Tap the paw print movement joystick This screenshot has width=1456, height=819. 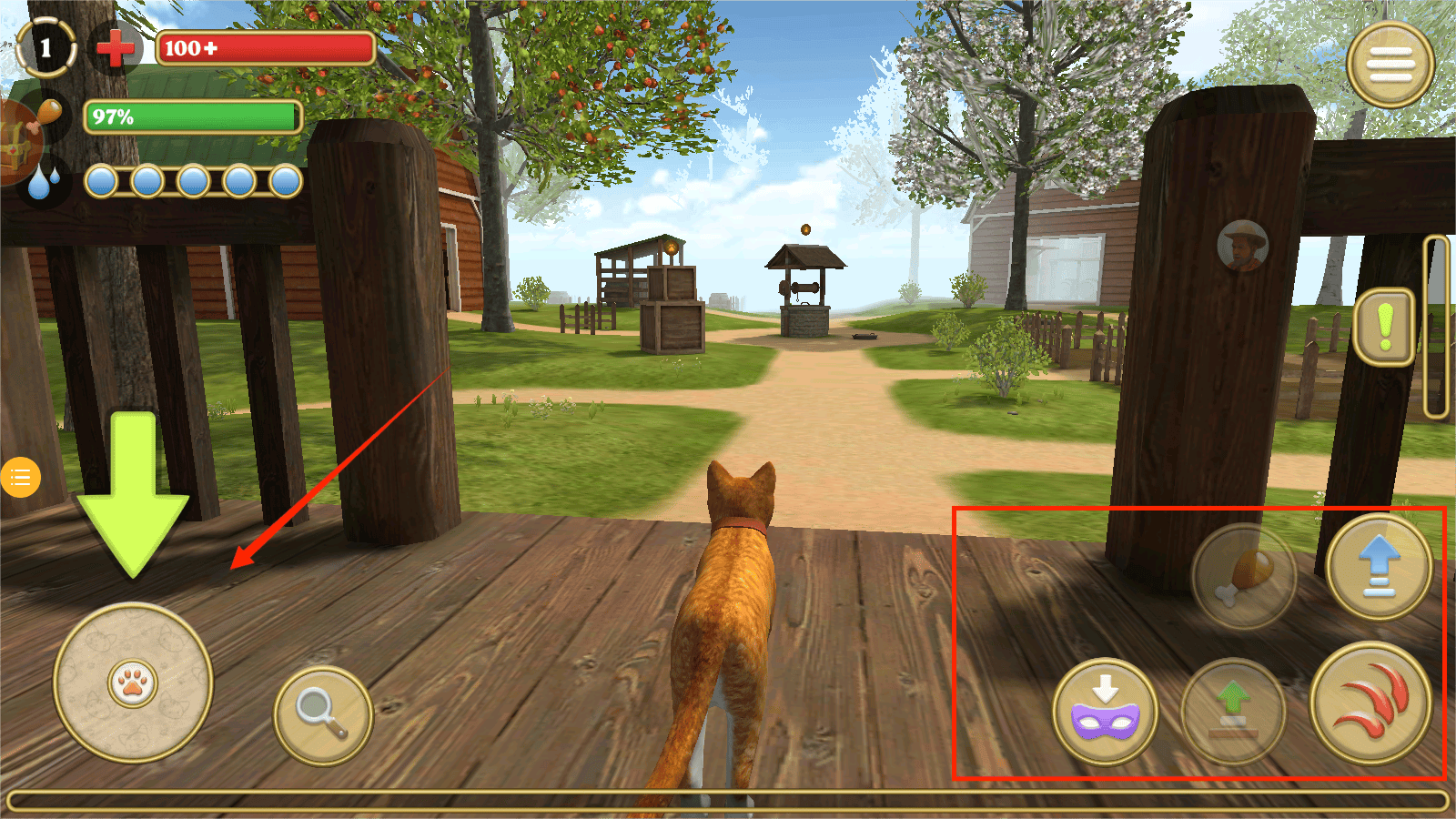[133, 682]
